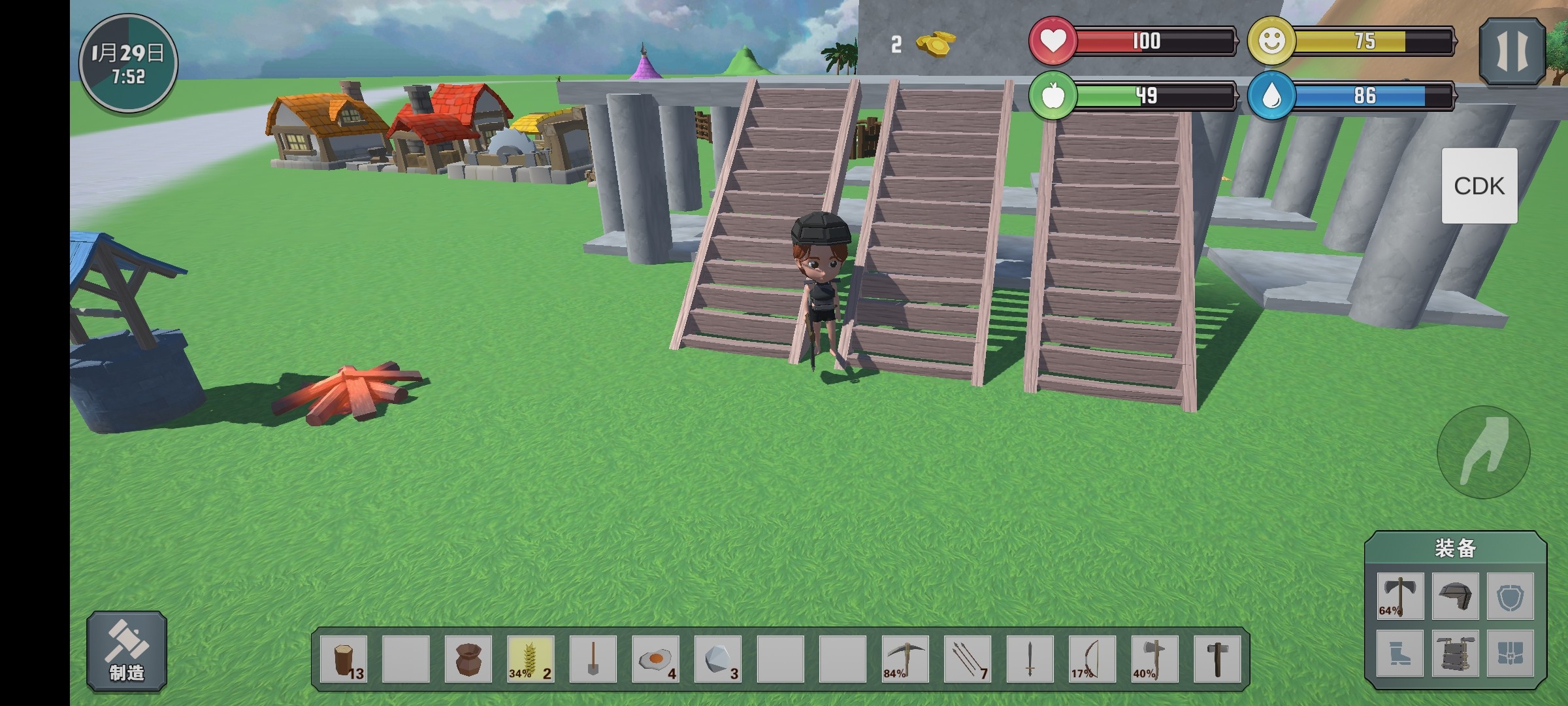Click the equipped chest armor slot
This screenshot has height=706, width=1568.
(x=1455, y=653)
